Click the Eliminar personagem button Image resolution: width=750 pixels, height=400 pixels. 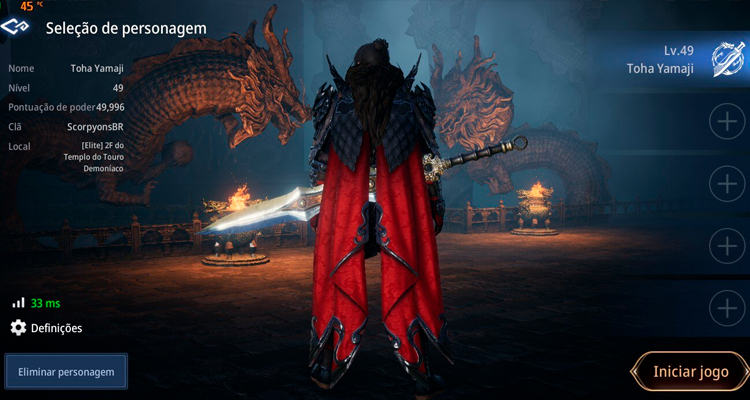click(66, 372)
